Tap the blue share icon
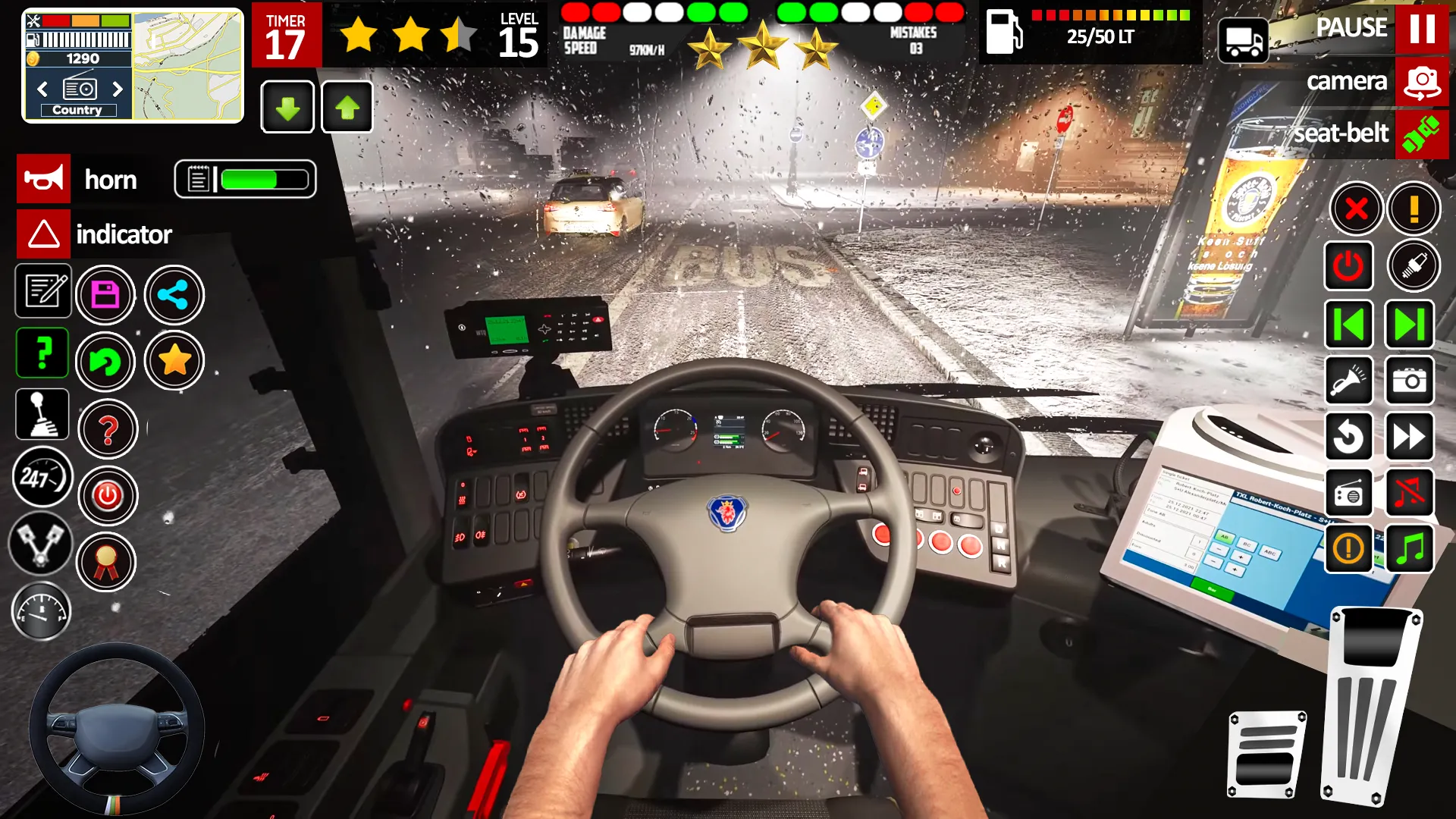The height and width of the screenshot is (819, 1456). click(174, 294)
